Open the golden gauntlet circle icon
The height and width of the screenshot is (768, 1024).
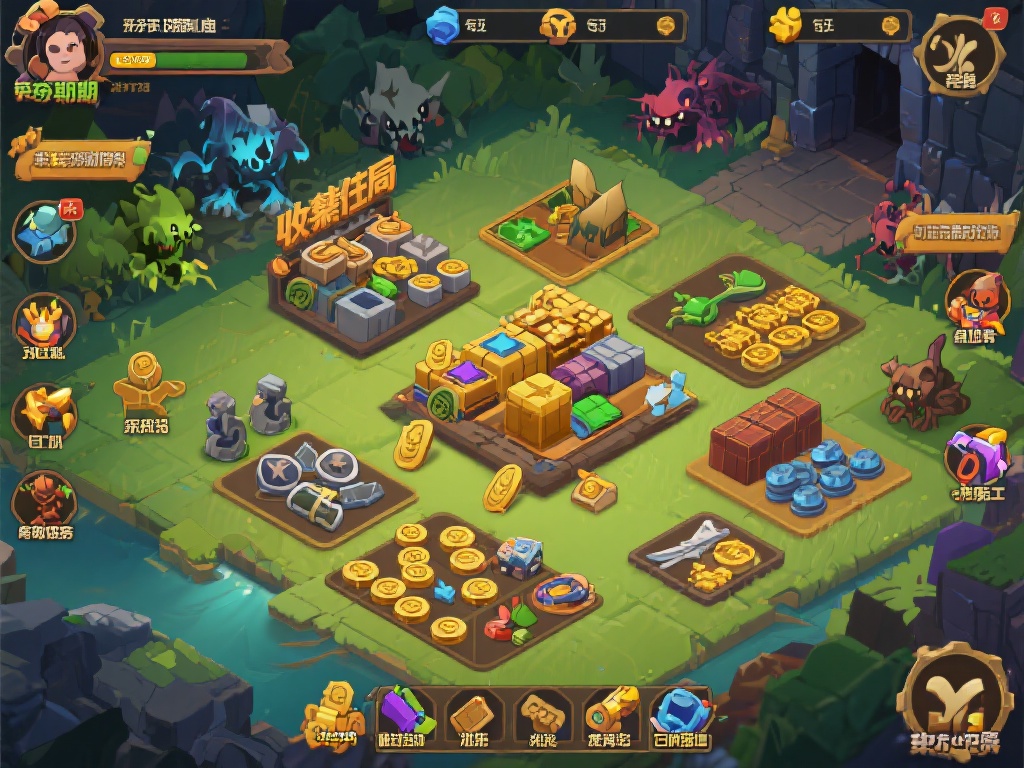pyautogui.click(x=45, y=412)
